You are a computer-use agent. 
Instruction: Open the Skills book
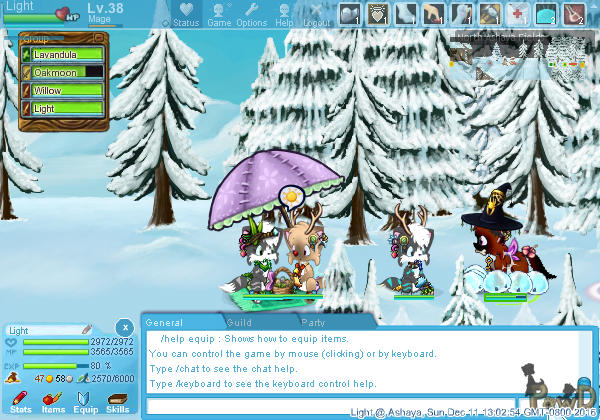pyautogui.click(x=118, y=402)
